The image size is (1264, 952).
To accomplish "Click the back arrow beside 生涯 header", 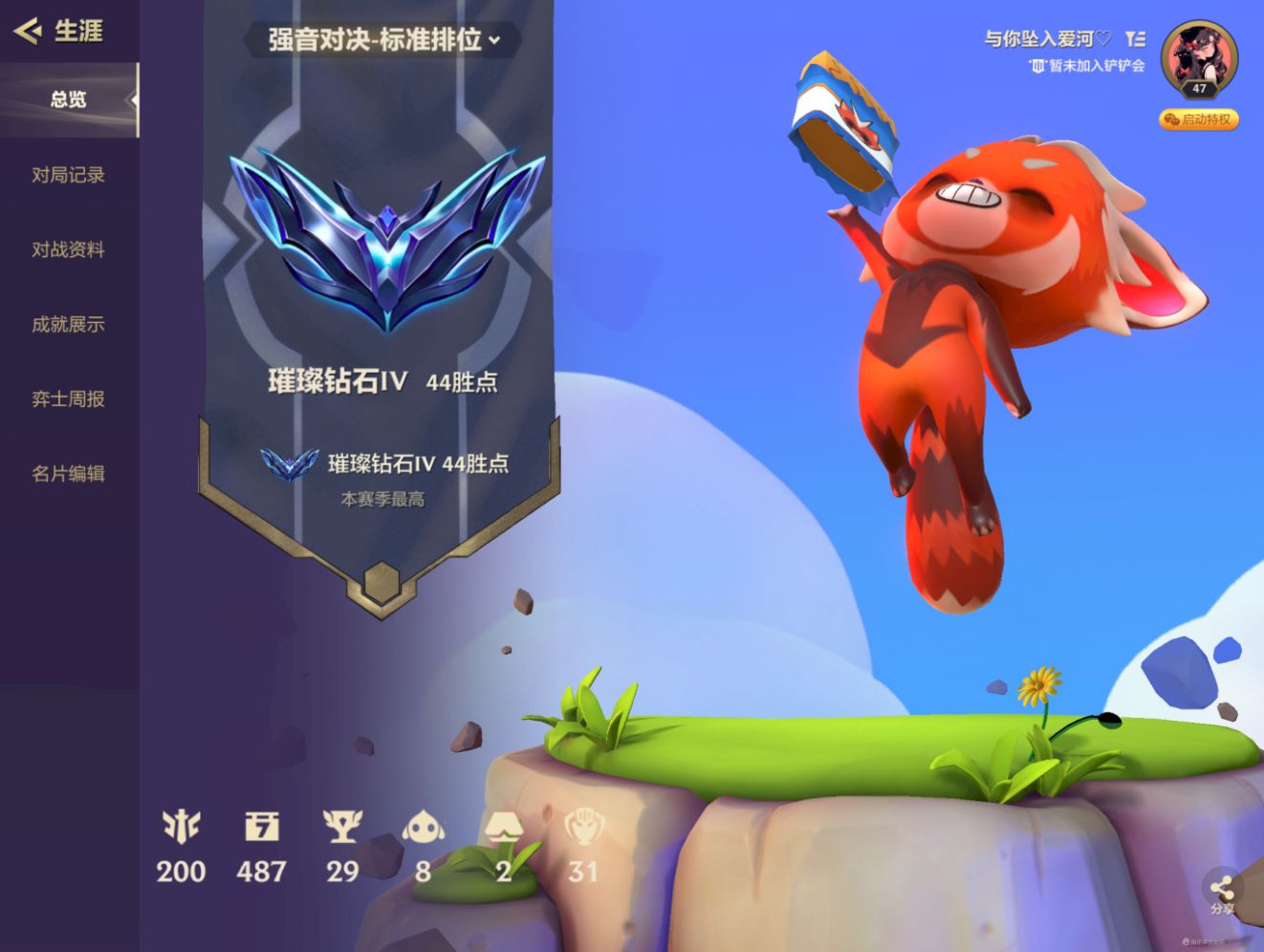I will (x=27, y=32).
